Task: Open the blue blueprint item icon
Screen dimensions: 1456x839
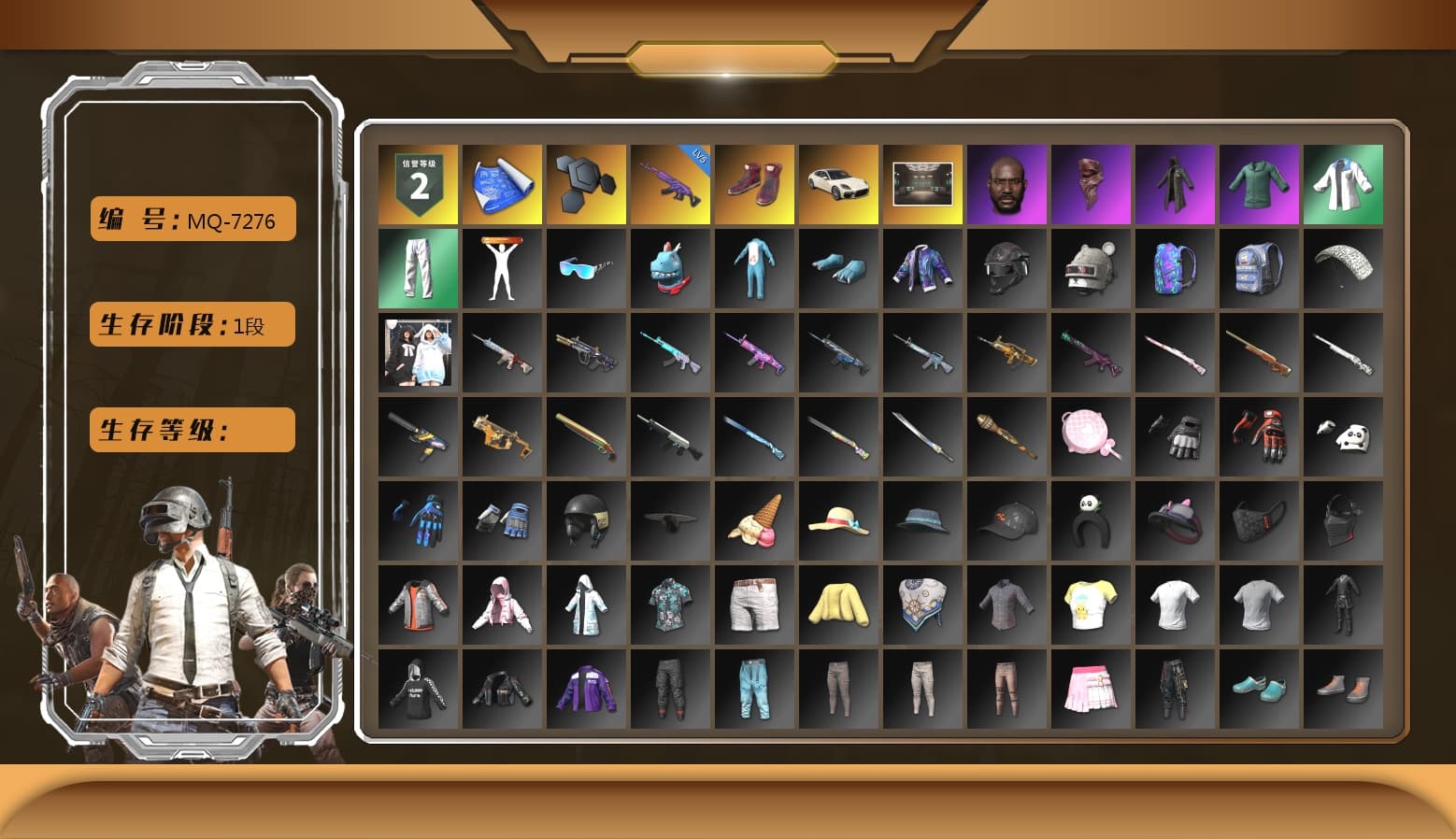Action: [x=502, y=184]
